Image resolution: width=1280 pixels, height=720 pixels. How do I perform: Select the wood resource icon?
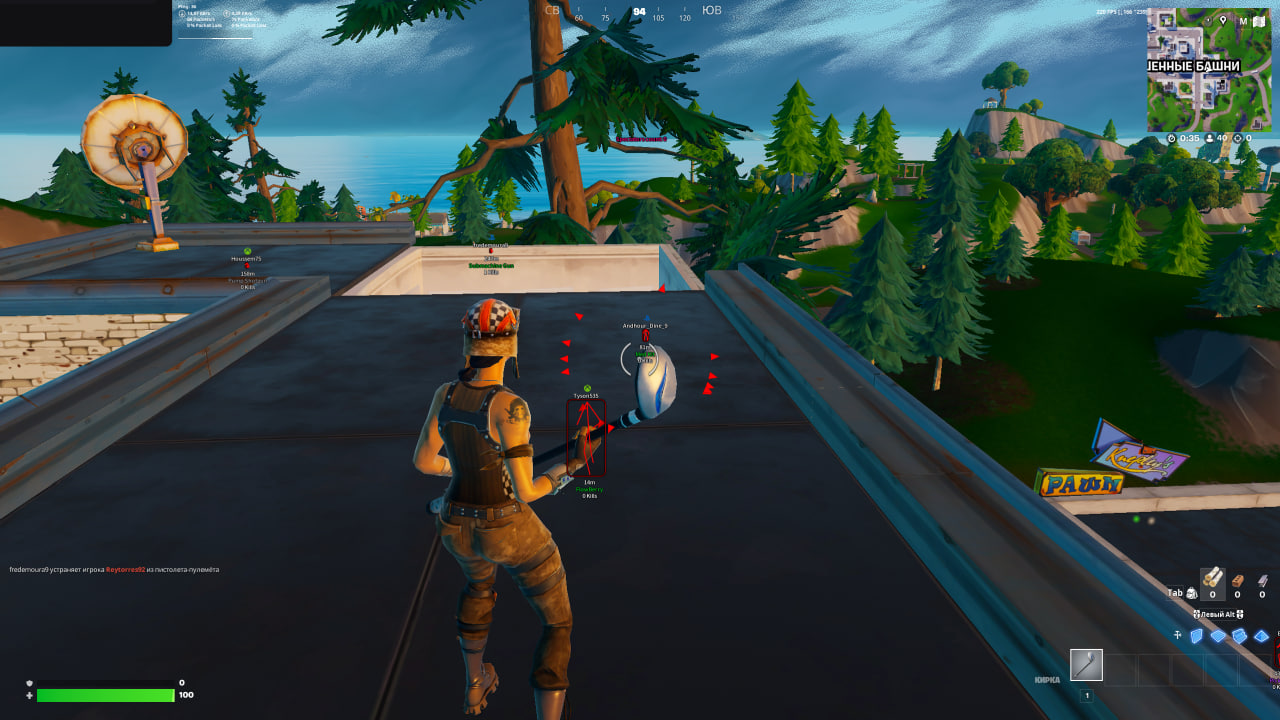click(1214, 580)
